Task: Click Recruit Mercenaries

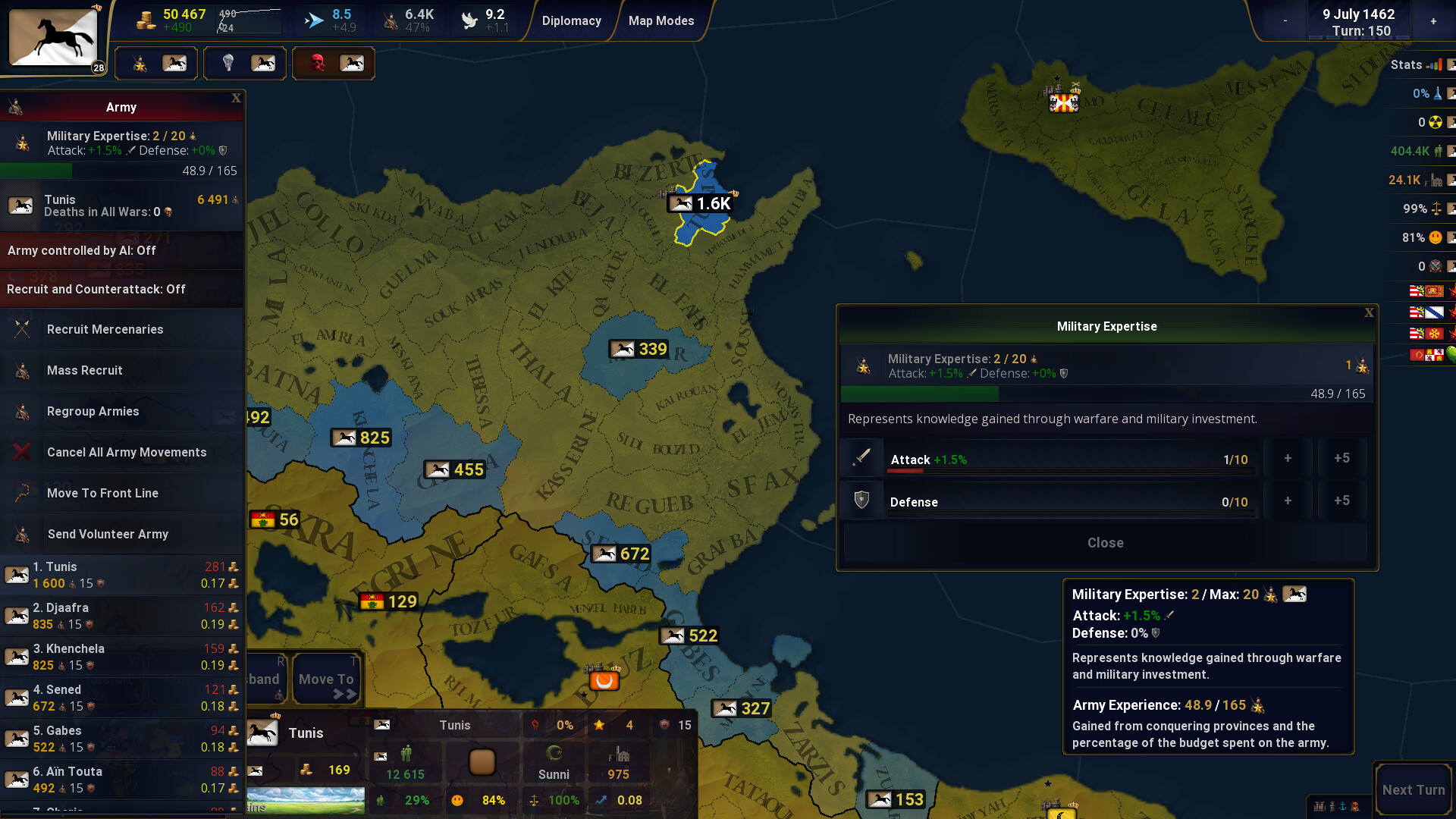Action: 105,329
